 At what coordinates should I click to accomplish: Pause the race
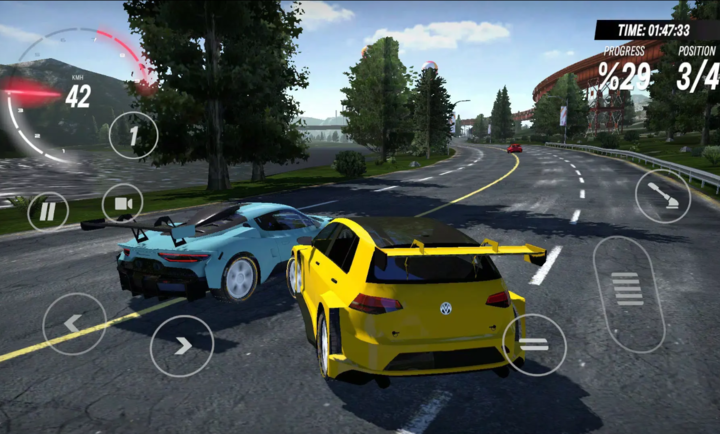47,211
